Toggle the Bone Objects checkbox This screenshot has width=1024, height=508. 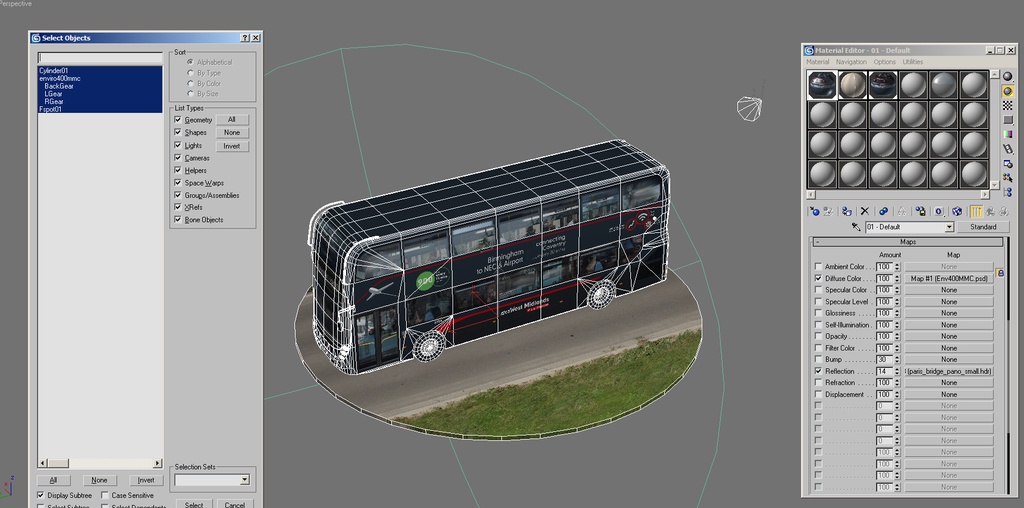click(x=178, y=220)
